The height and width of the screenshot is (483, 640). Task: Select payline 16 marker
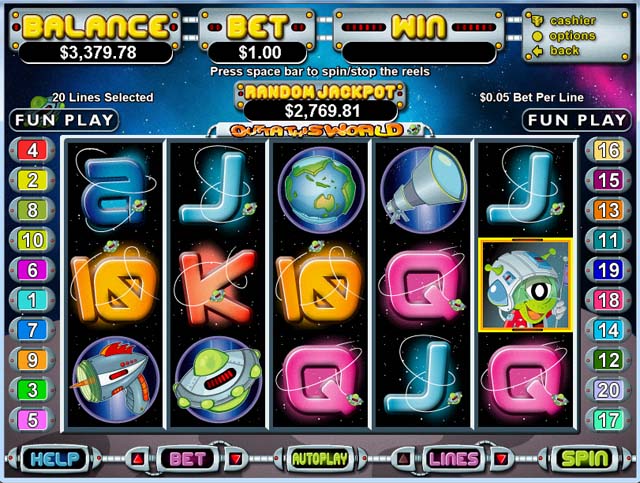608,151
